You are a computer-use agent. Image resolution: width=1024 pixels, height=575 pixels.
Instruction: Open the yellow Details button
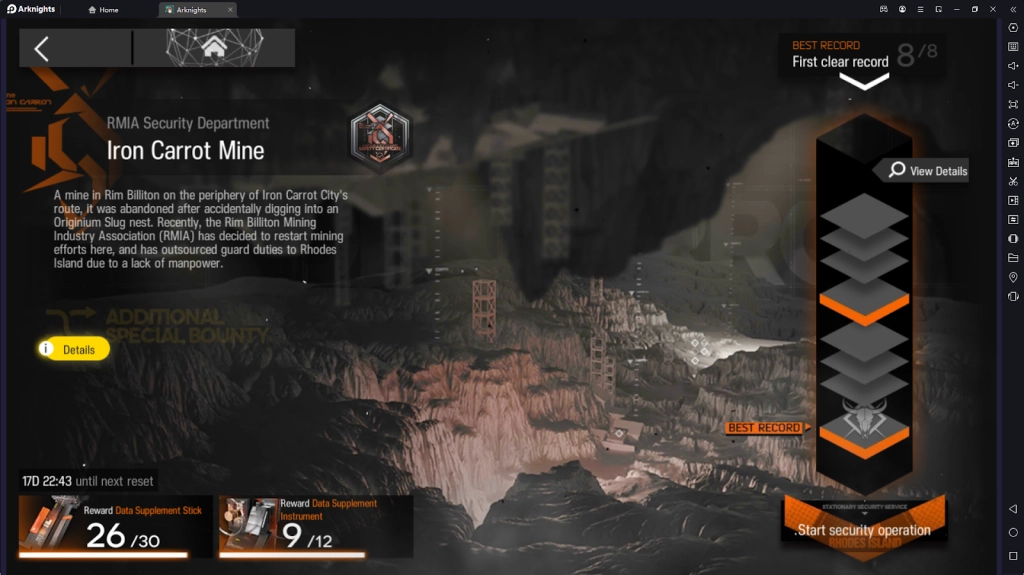tap(74, 349)
